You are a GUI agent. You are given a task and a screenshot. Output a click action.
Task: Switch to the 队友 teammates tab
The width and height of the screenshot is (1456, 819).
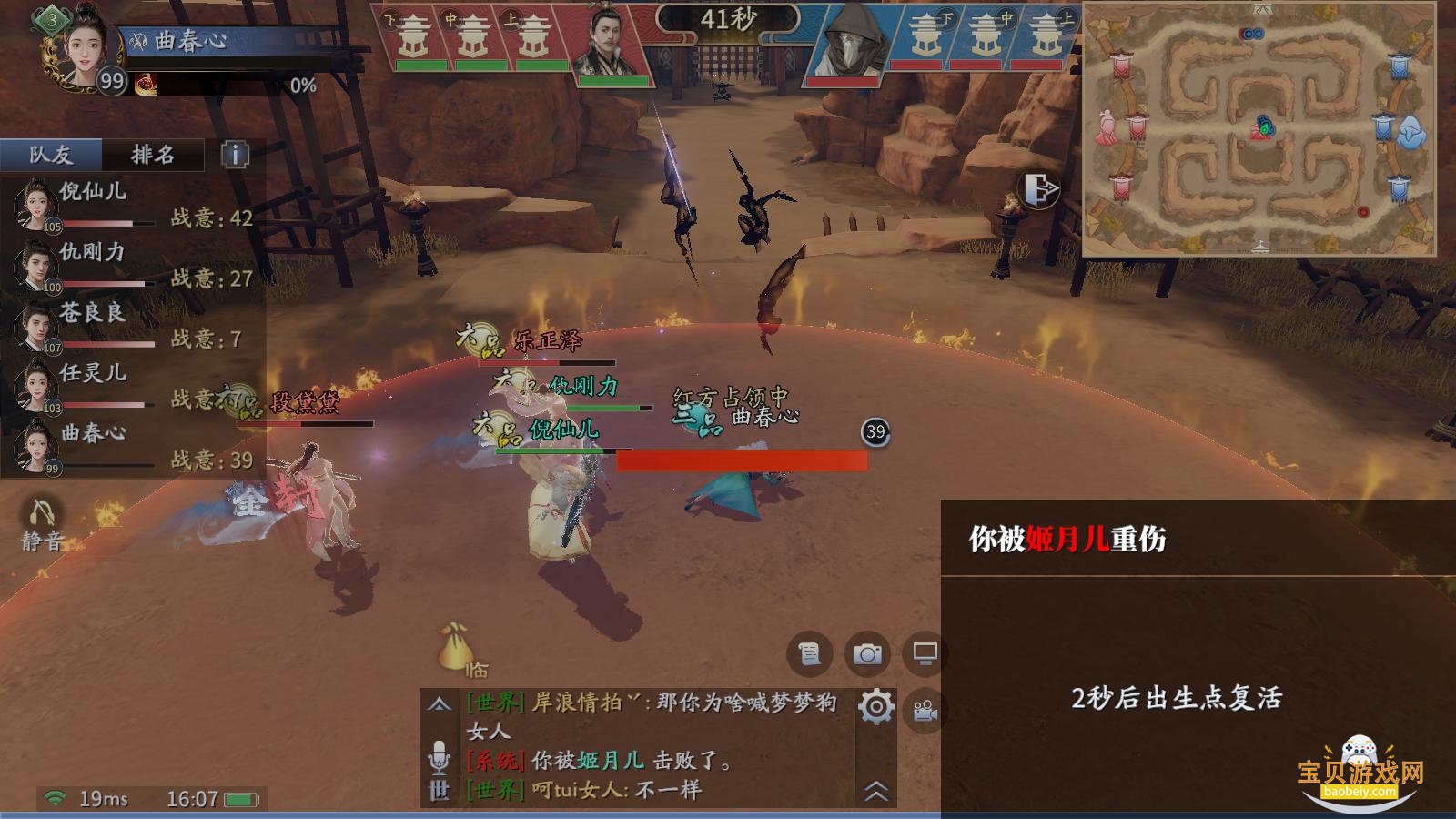51,155
